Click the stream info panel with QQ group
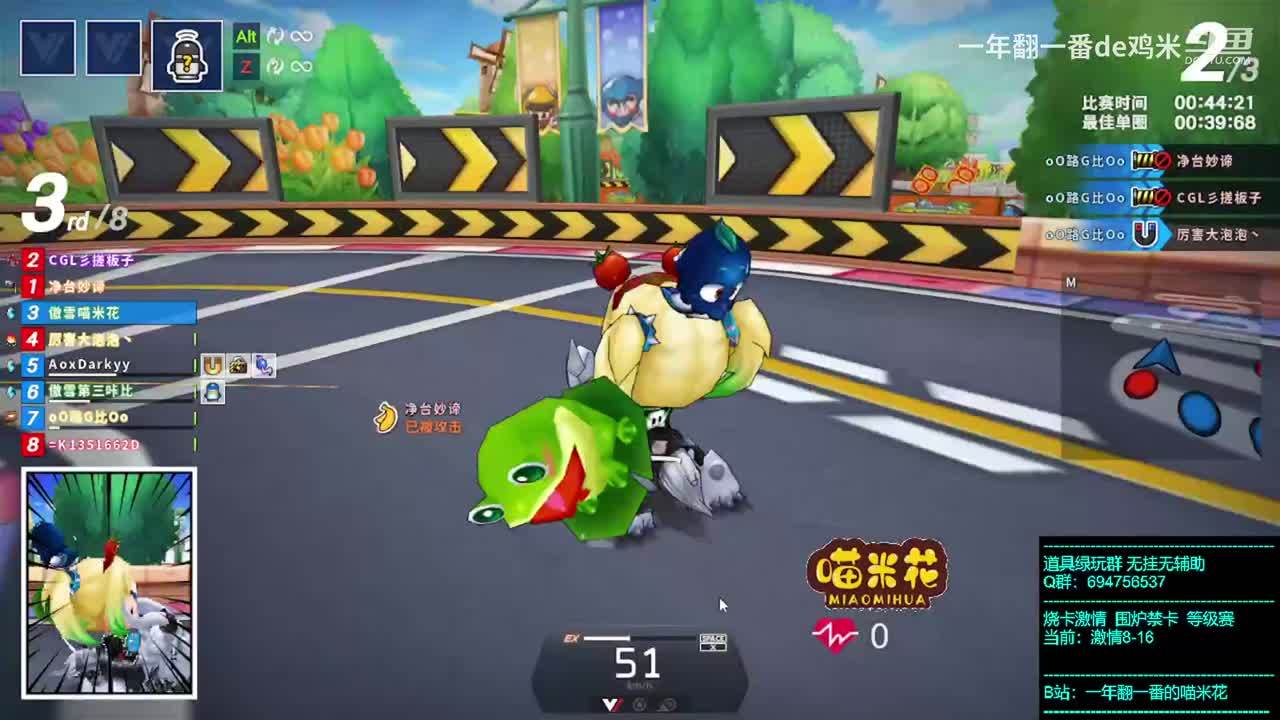Image resolution: width=1280 pixels, height=720 pixels. click(1158, 627)
